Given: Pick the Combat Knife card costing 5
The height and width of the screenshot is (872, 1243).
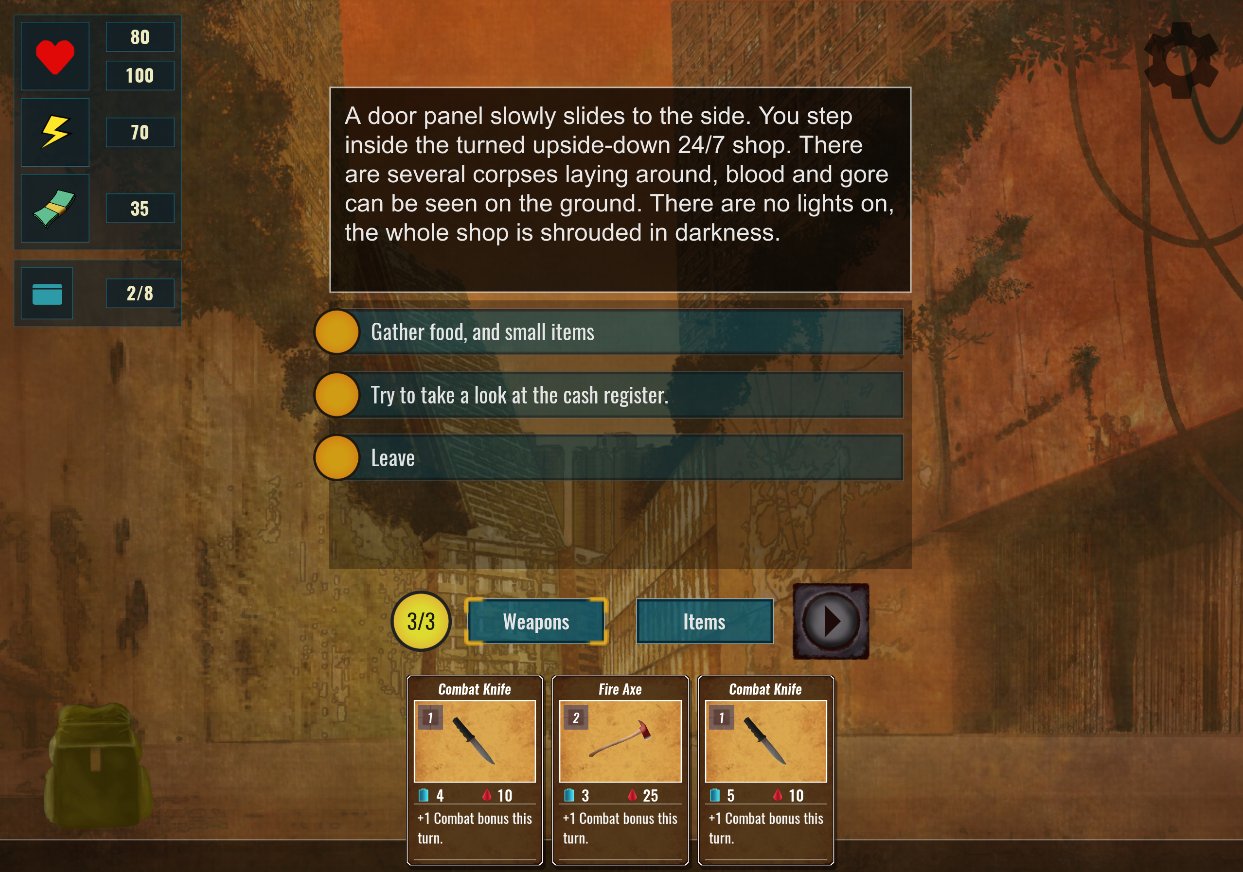Looking at the screenshot, I should pos(765,768).
